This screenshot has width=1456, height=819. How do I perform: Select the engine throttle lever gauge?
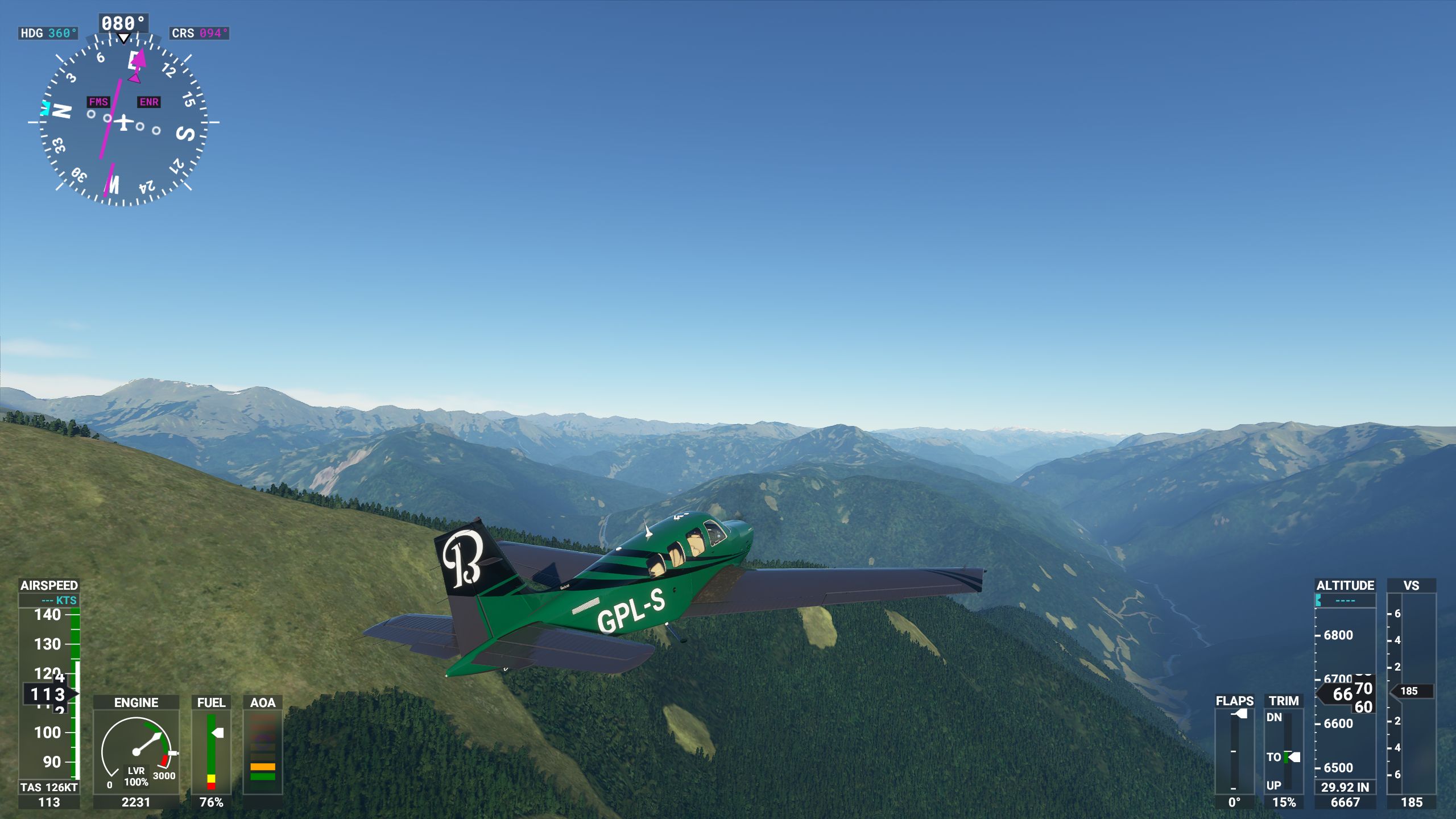(x=136, y=752)
